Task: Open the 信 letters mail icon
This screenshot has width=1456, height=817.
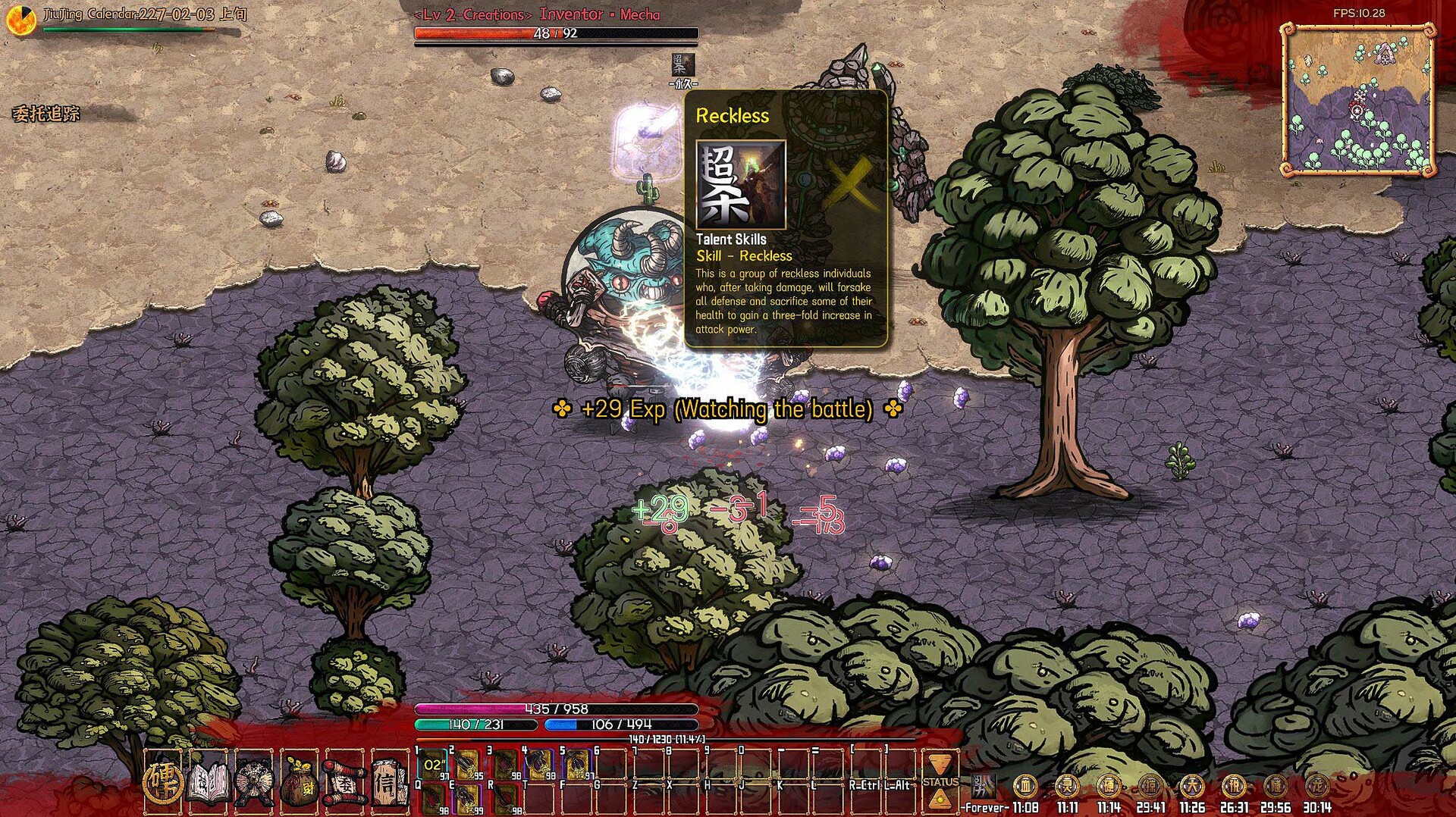Action: click(x=389, y=781)
